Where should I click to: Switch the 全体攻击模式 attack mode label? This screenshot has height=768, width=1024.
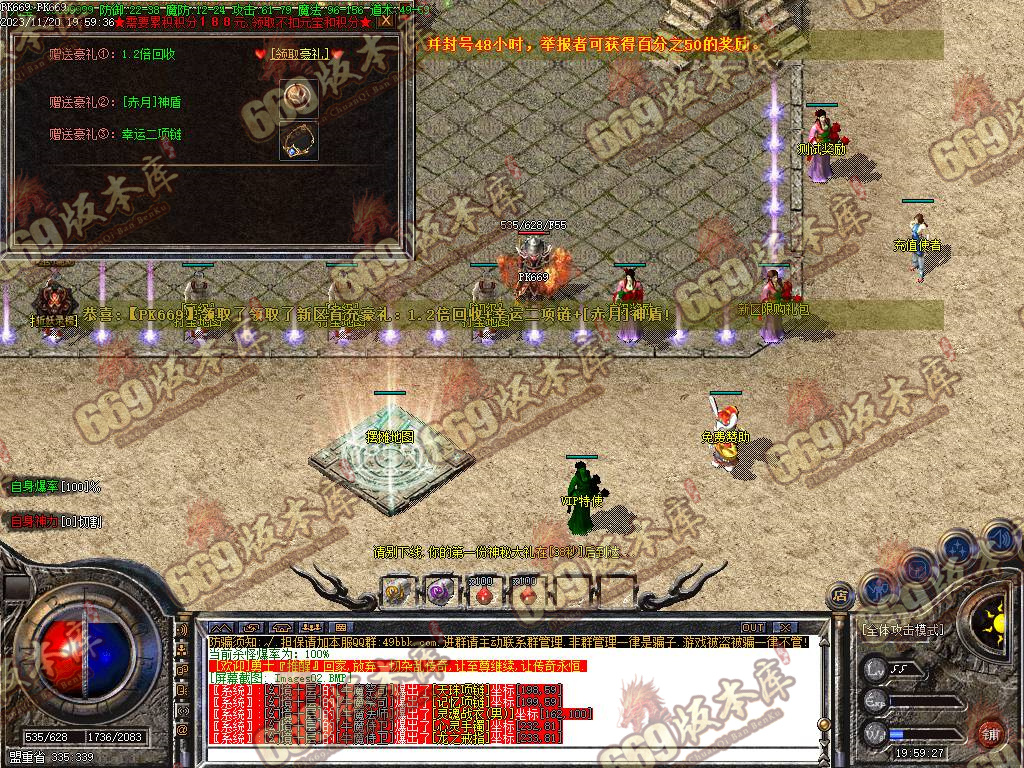(x=901, y=630)
